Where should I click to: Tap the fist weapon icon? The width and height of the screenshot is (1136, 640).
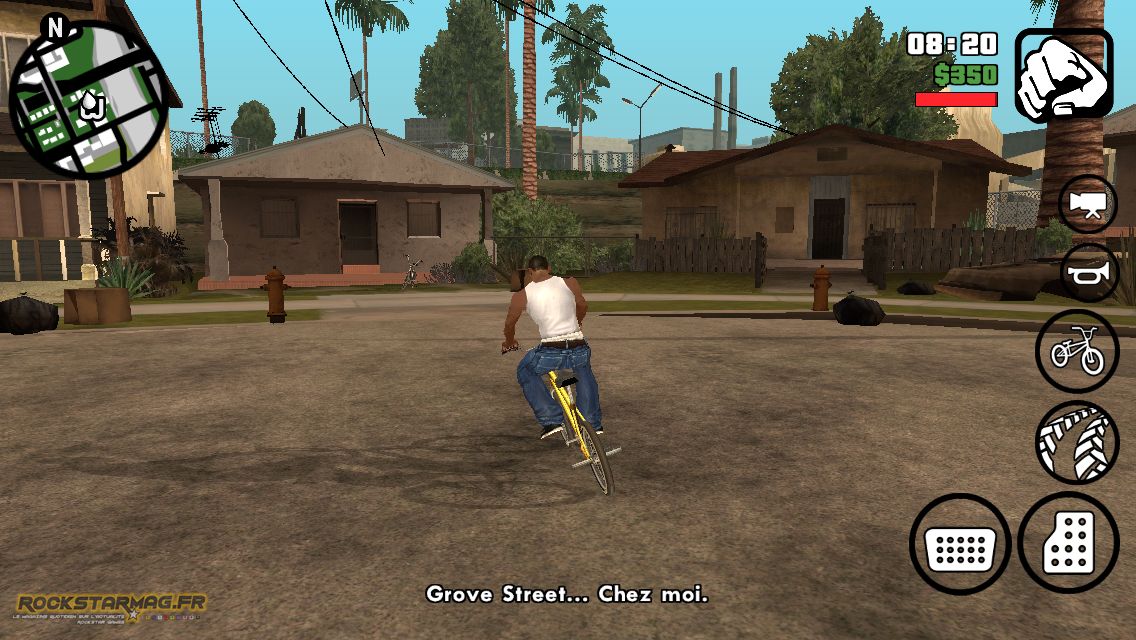click(x=1064, y=75)
